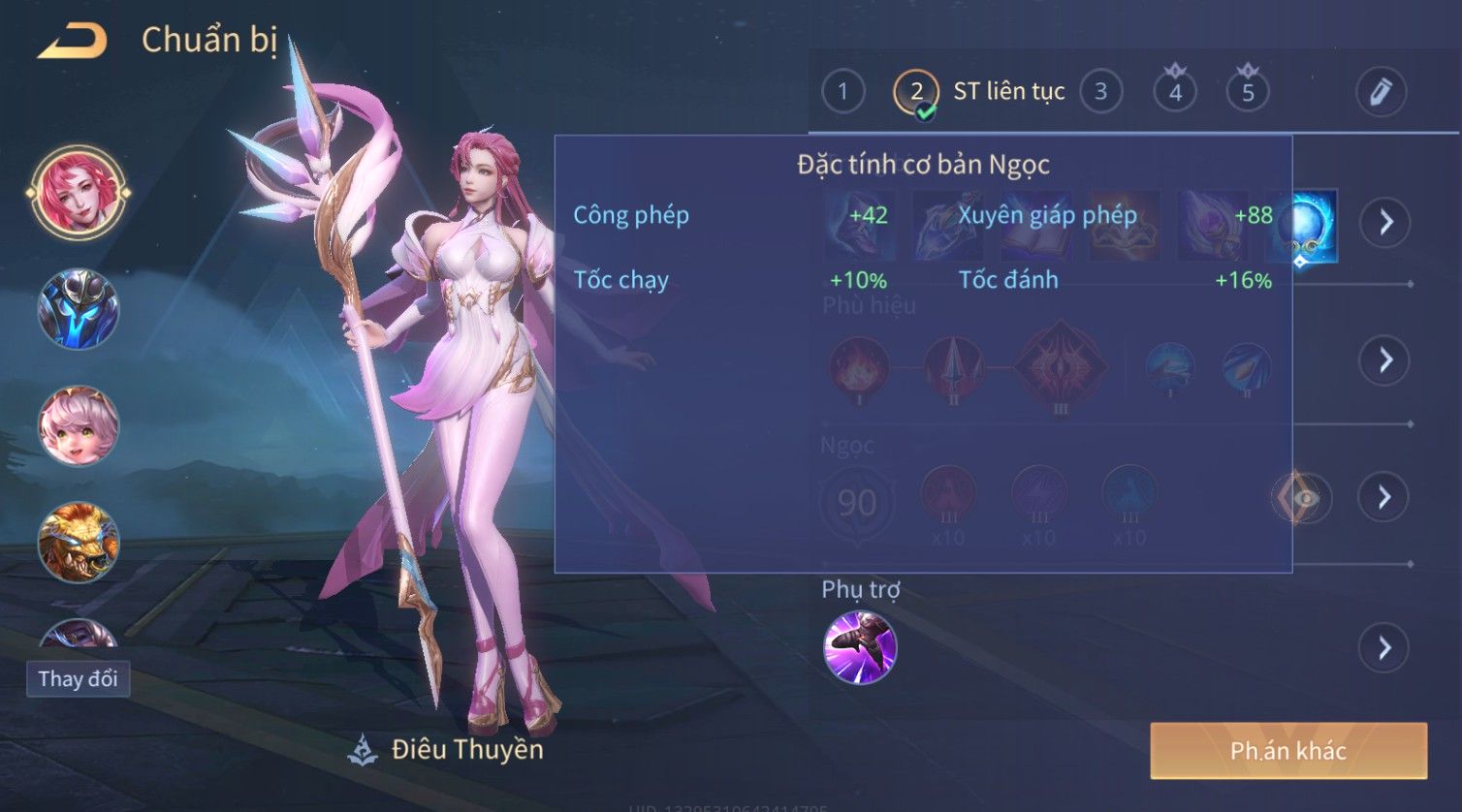
Task: Select preset slot number 1
Action: [x=842, y=92]
